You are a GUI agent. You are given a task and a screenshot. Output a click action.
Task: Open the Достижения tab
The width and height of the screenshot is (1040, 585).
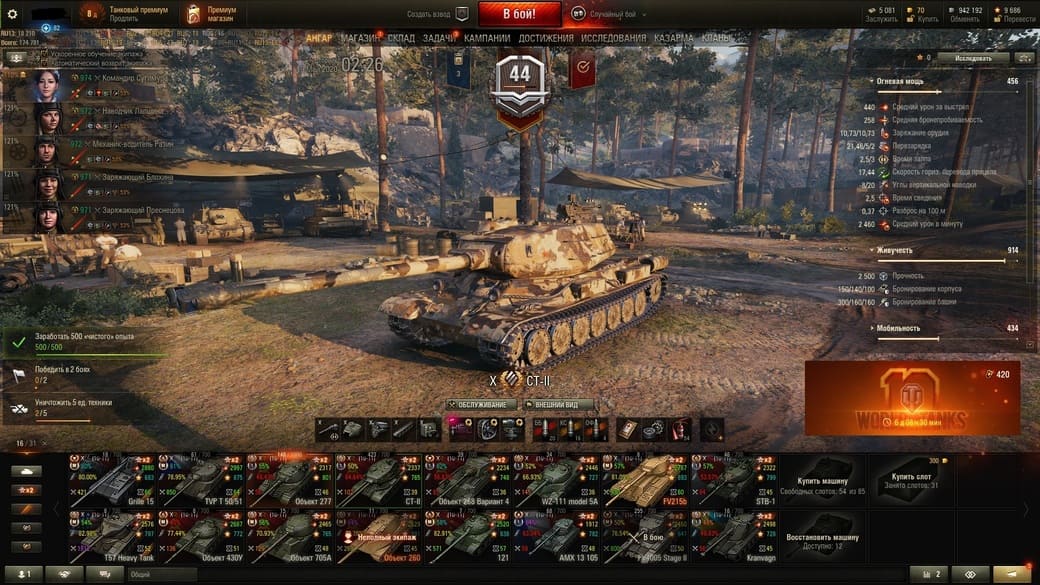pos(546,38)
